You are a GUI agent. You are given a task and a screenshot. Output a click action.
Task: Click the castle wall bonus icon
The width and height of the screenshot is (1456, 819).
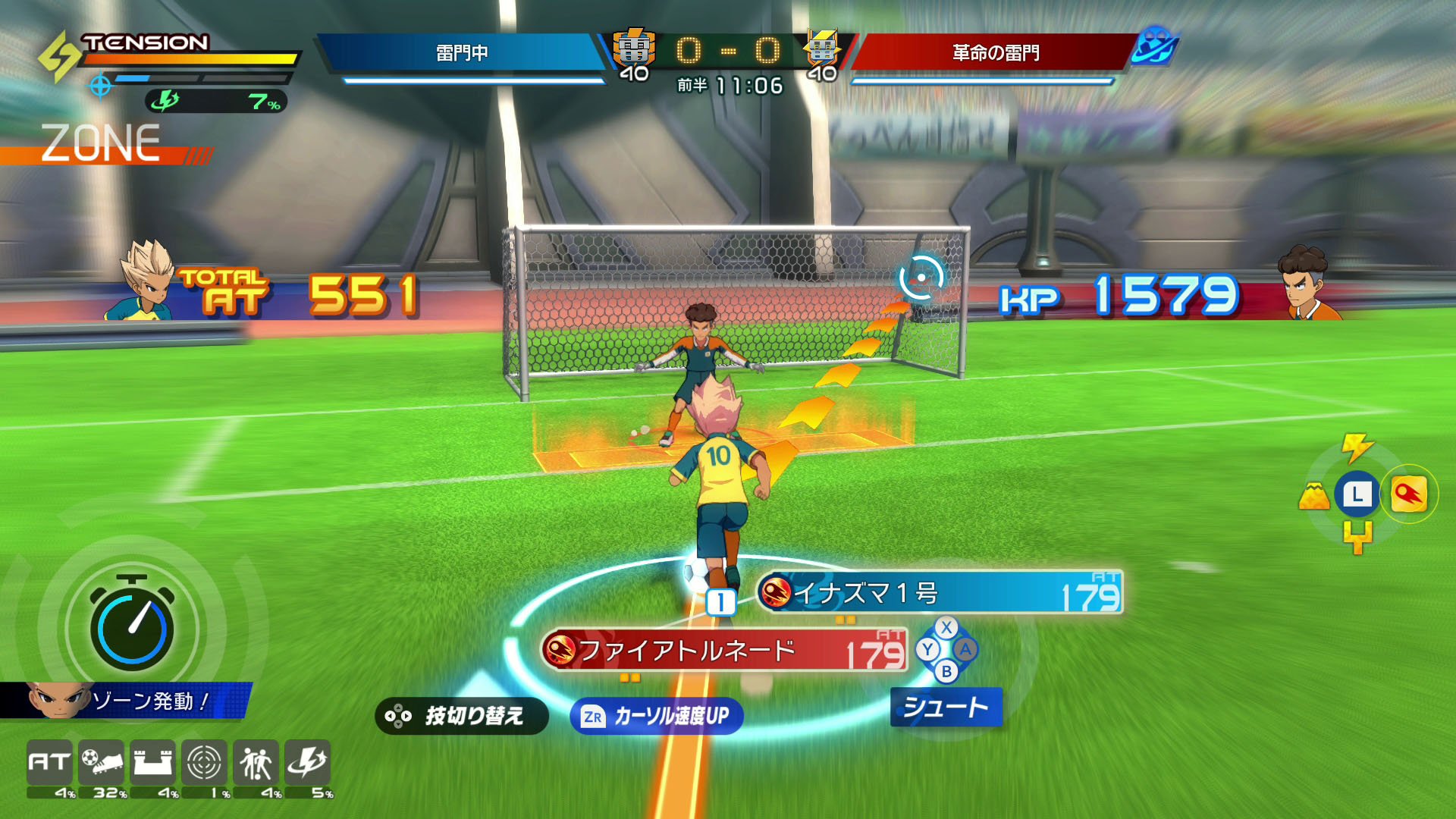153,762
